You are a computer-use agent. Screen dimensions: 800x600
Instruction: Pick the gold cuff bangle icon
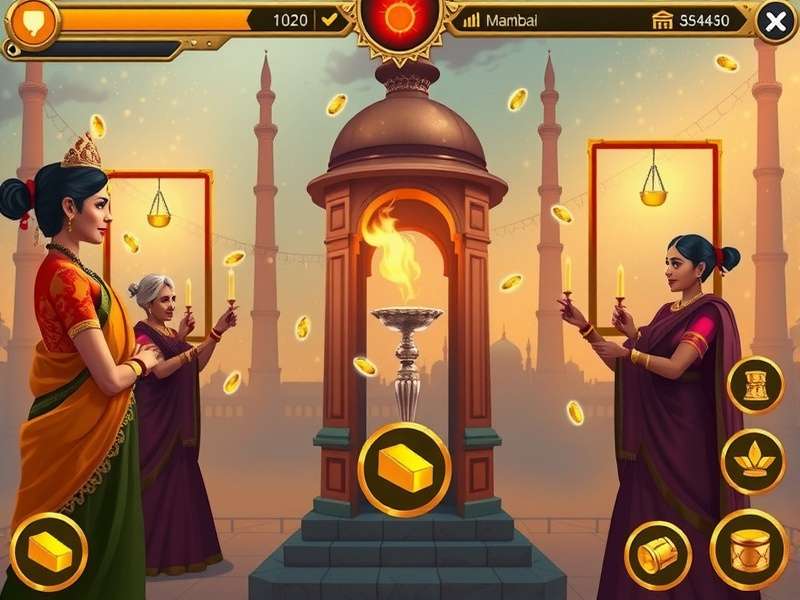[657, 554]
